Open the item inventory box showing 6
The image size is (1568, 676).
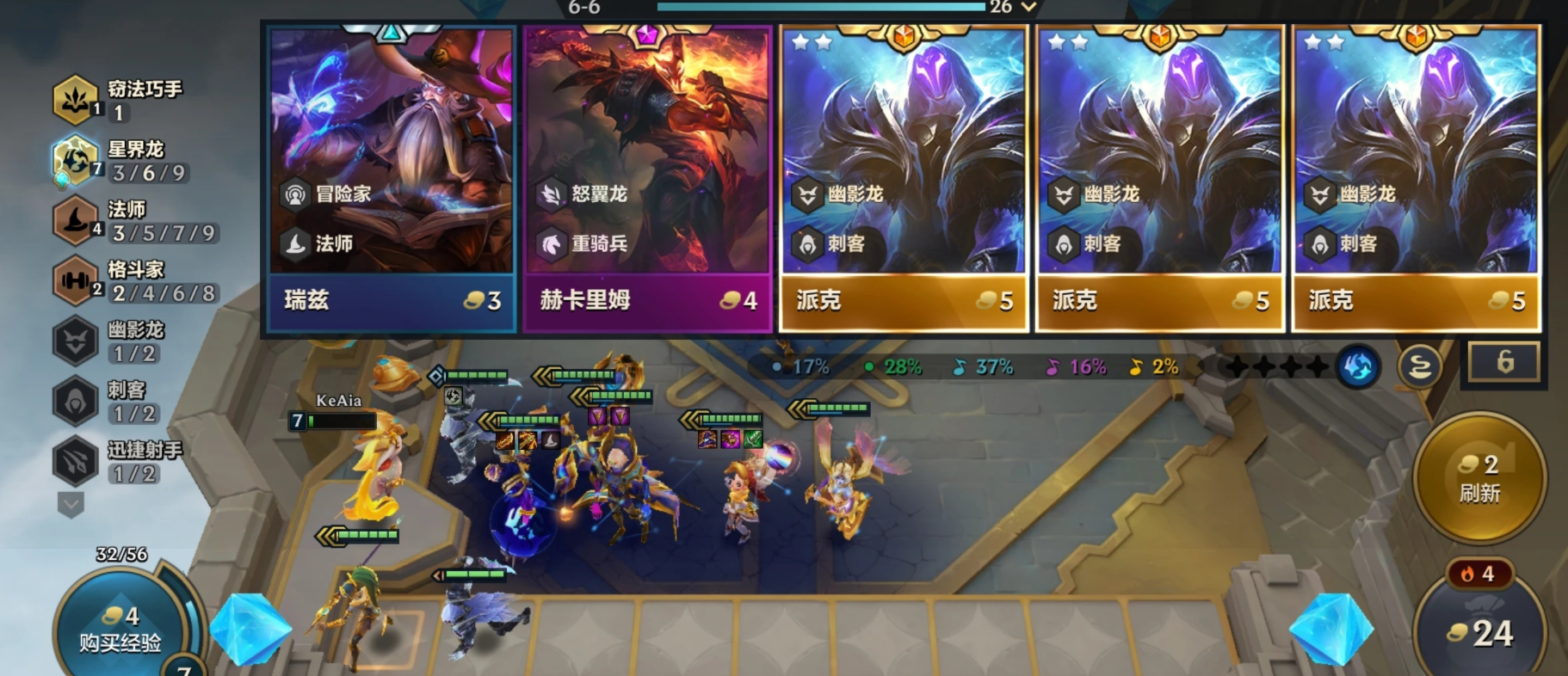coord(1503,361)
